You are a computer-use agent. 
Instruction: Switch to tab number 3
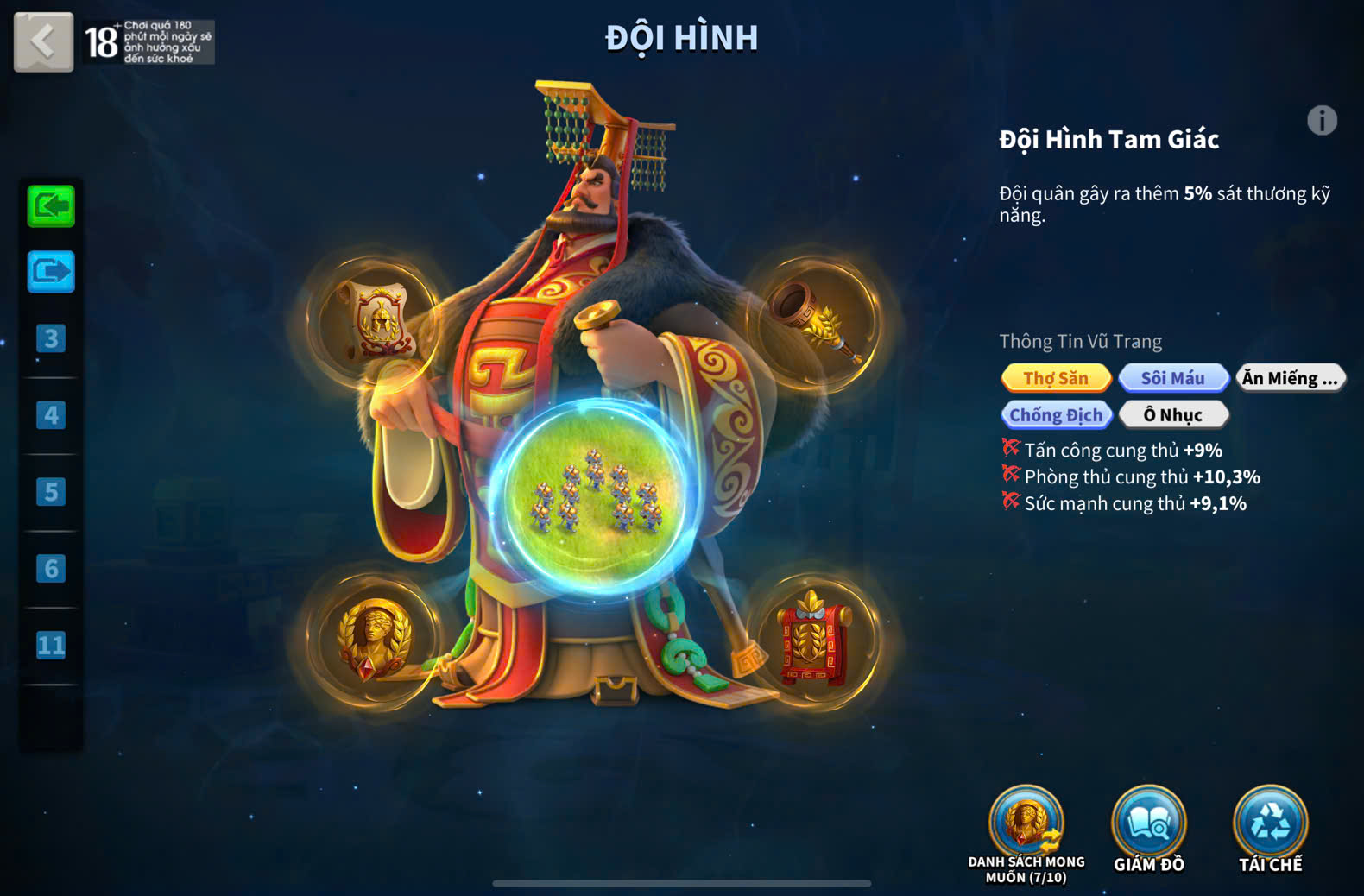pos(51,338)
